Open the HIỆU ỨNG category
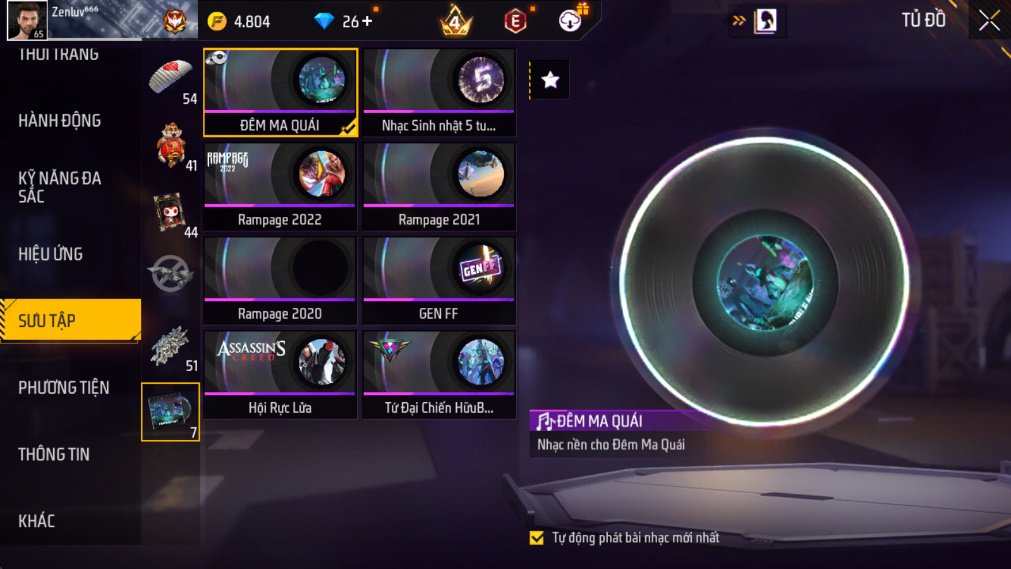The width and height of the screenshot is (1011, 569). click(50, 254)
